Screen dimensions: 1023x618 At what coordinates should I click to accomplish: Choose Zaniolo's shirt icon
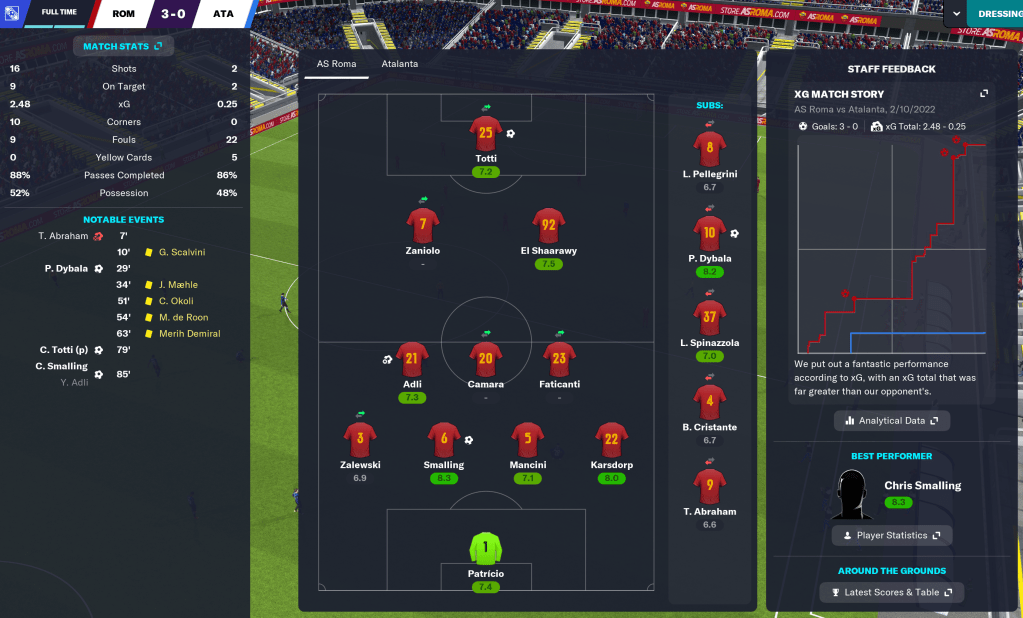[x=423, y=226]
